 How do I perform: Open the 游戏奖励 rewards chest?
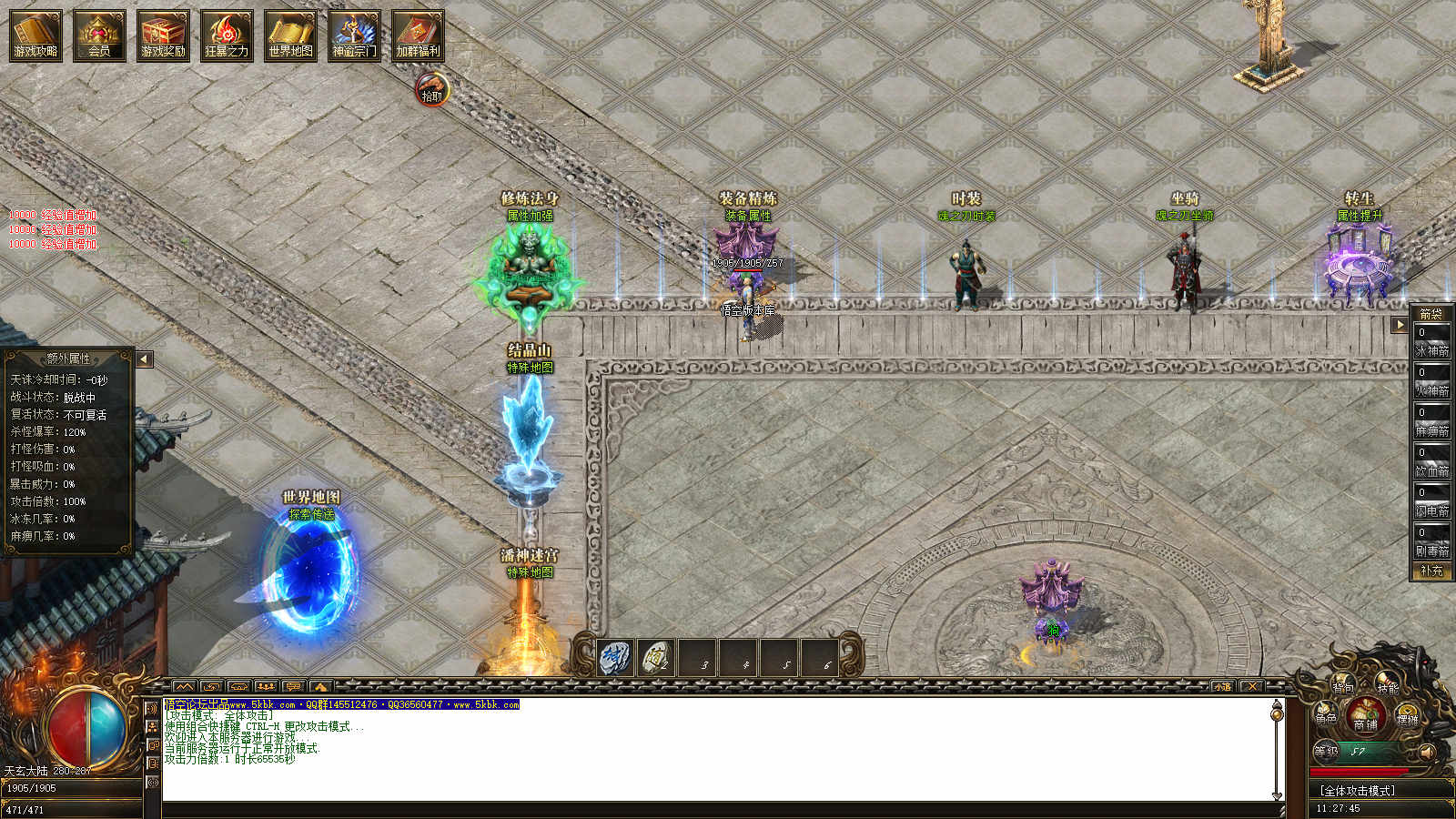coord(163,35)
